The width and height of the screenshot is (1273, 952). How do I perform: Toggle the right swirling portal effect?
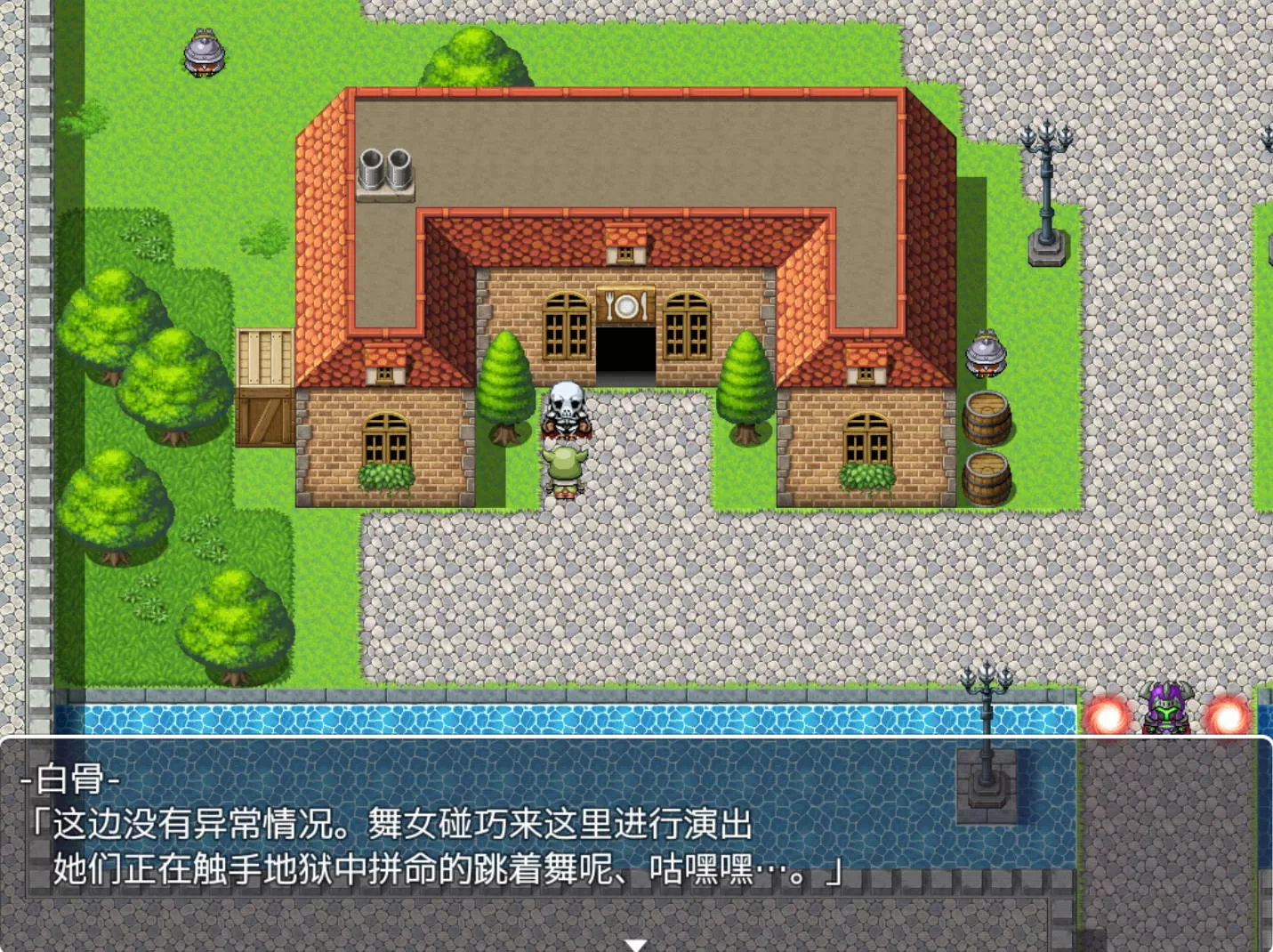(1229, 712)
